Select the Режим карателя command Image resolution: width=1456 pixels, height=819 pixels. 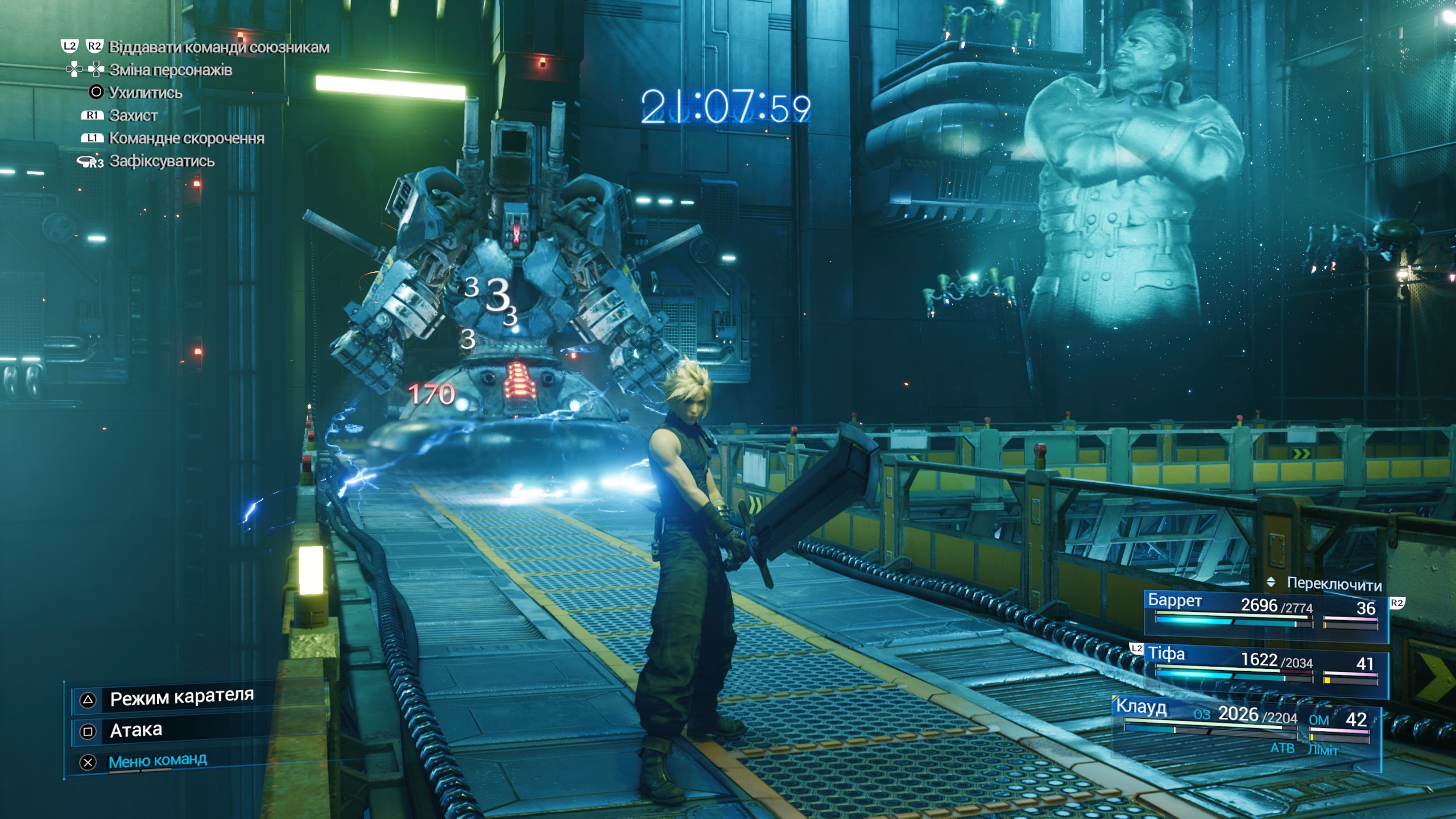click(181, 698)
